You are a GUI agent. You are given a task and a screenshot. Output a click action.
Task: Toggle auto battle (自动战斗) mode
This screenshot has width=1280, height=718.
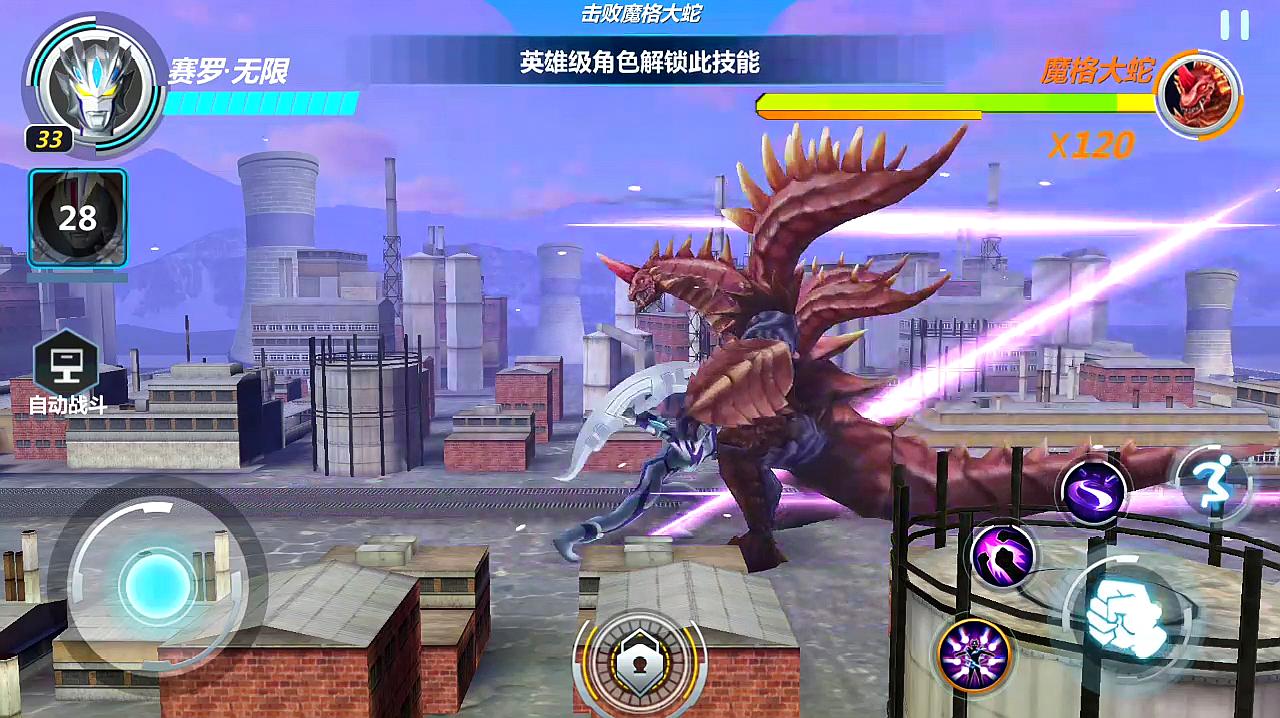(67, 368)
